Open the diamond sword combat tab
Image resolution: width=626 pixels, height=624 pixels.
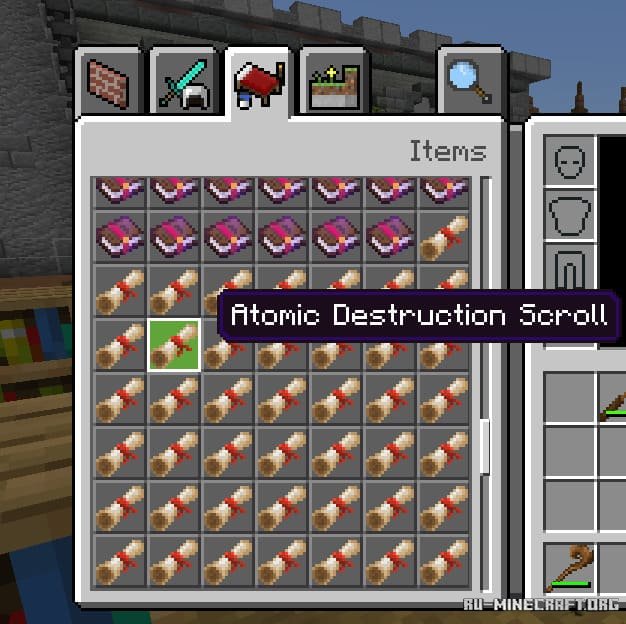(183, 81)
